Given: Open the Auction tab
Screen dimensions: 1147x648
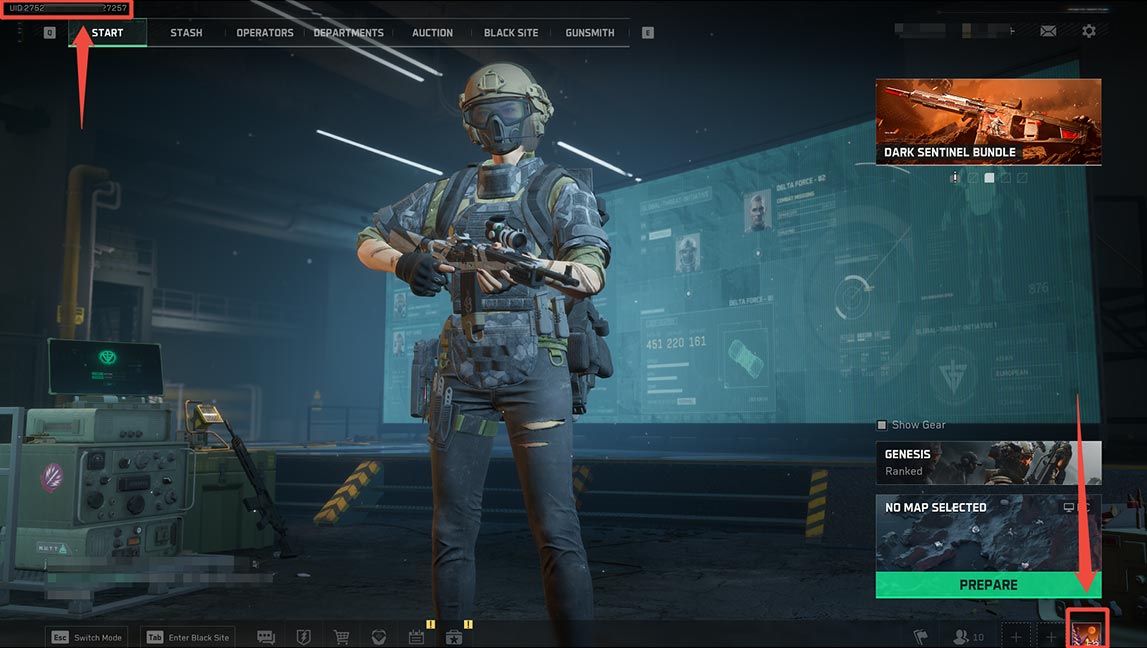Looking at the screenshot, I should (x=432, y=33).
